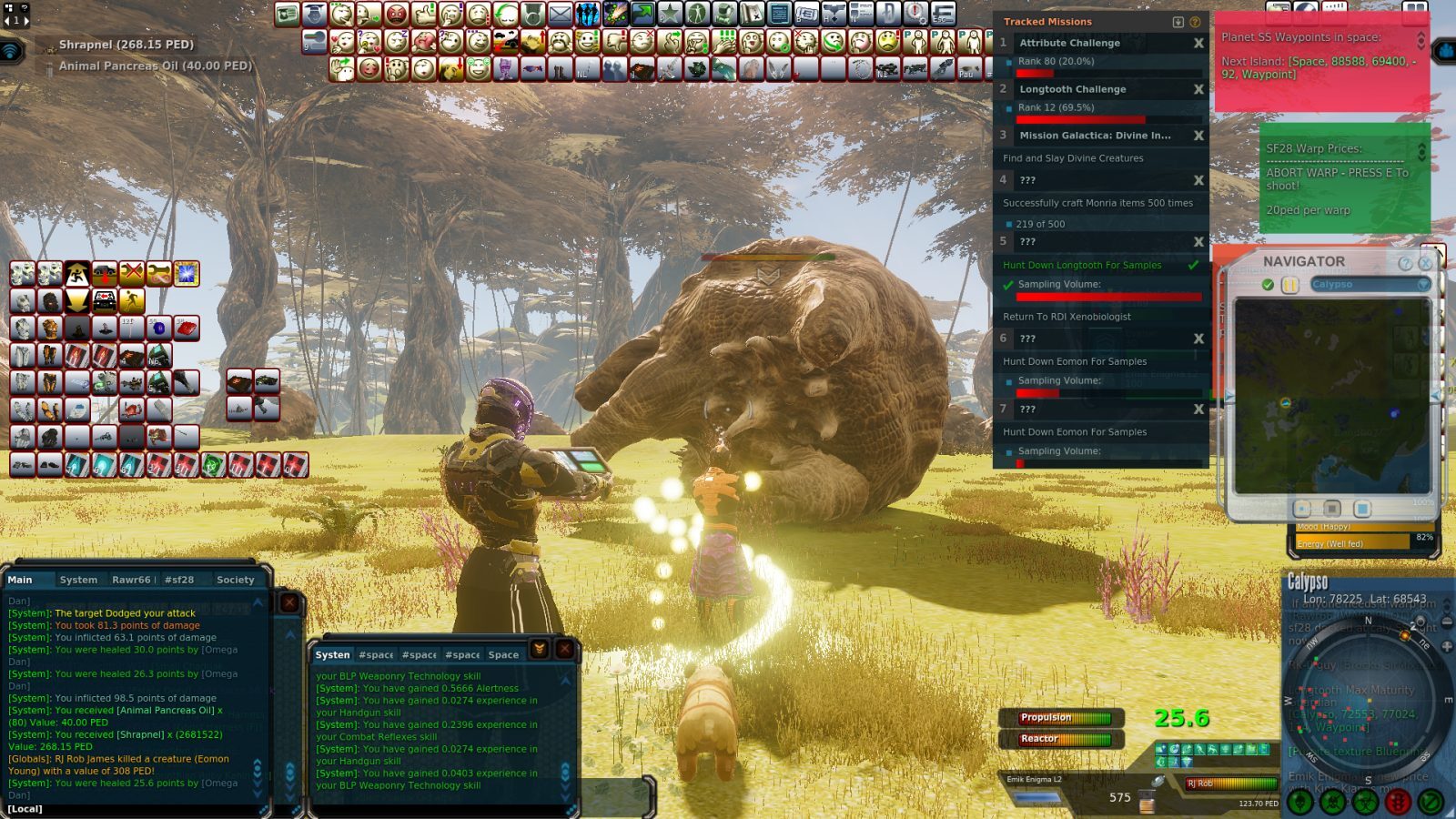
Task: Select the caduceus healing buff icon above the weapon bar
Action: tap(1187, 763)
